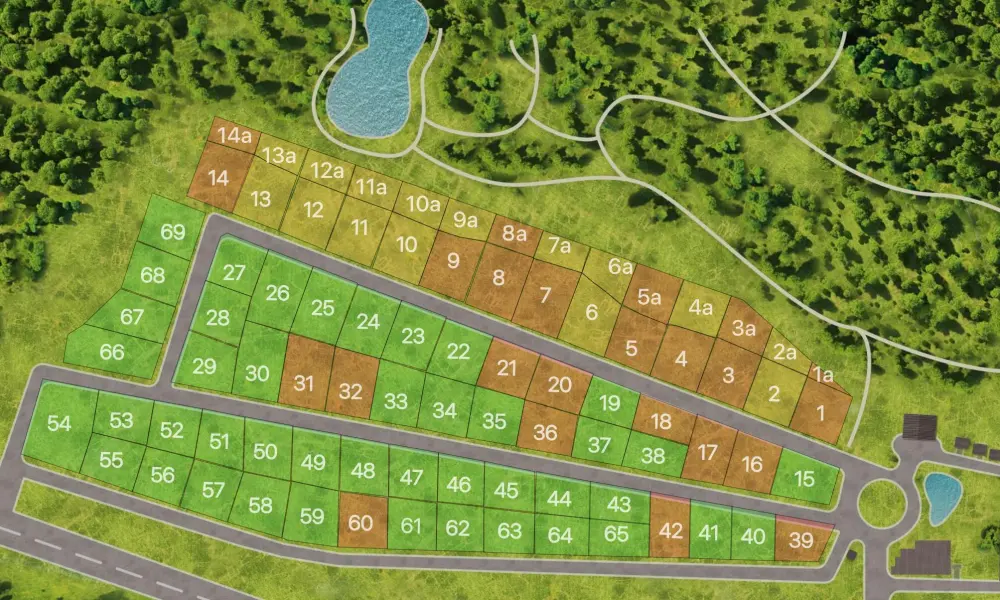Image resolution: width=1000 pixels, height=600 pixels.
Task: Select plot 3a
Action: coord(743,327)
